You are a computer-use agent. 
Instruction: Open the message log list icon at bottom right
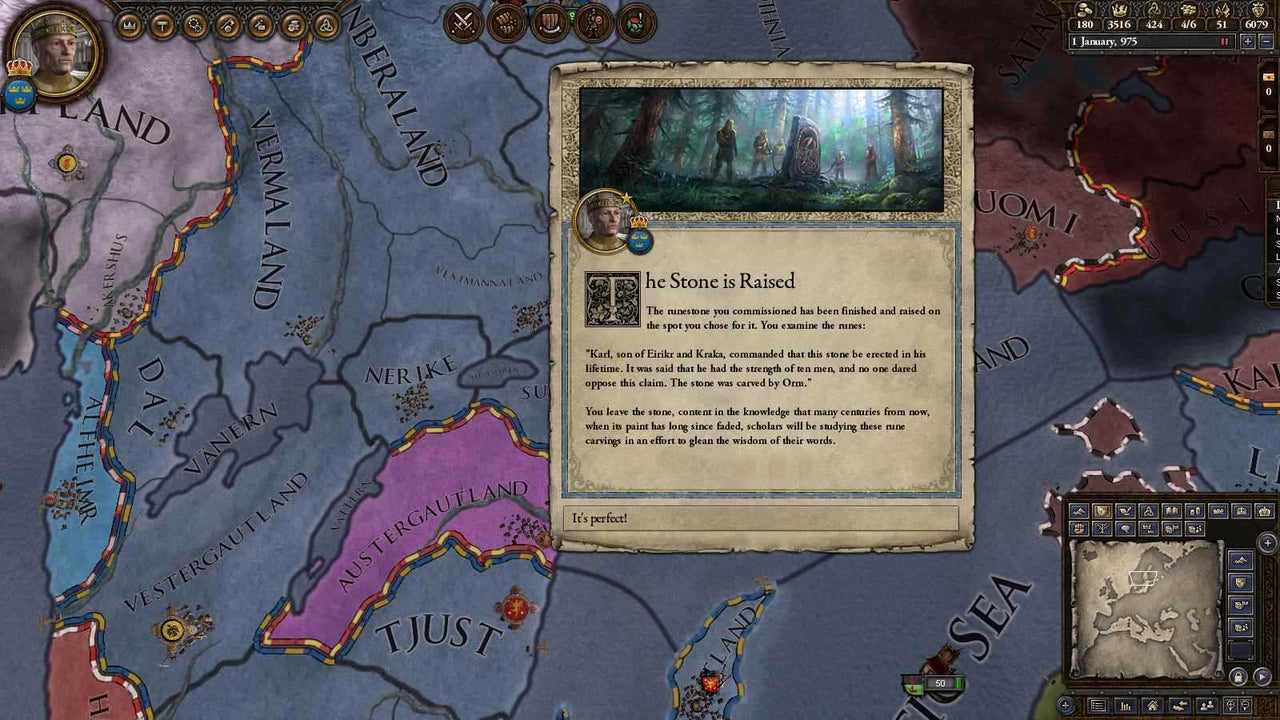pos(1098,705)
